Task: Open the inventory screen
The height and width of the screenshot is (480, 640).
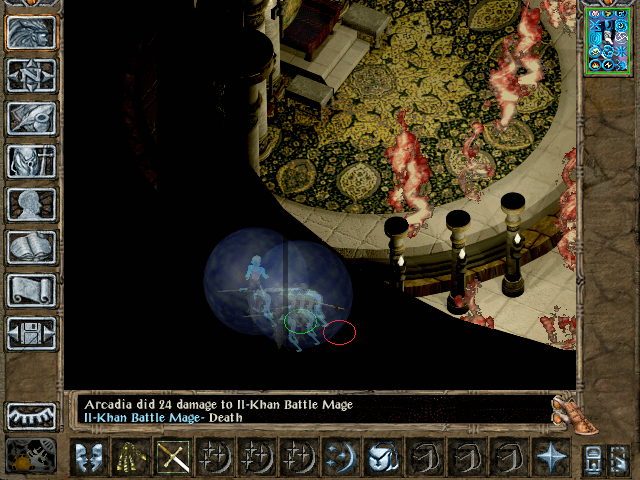Action: [x=31, y=161]
